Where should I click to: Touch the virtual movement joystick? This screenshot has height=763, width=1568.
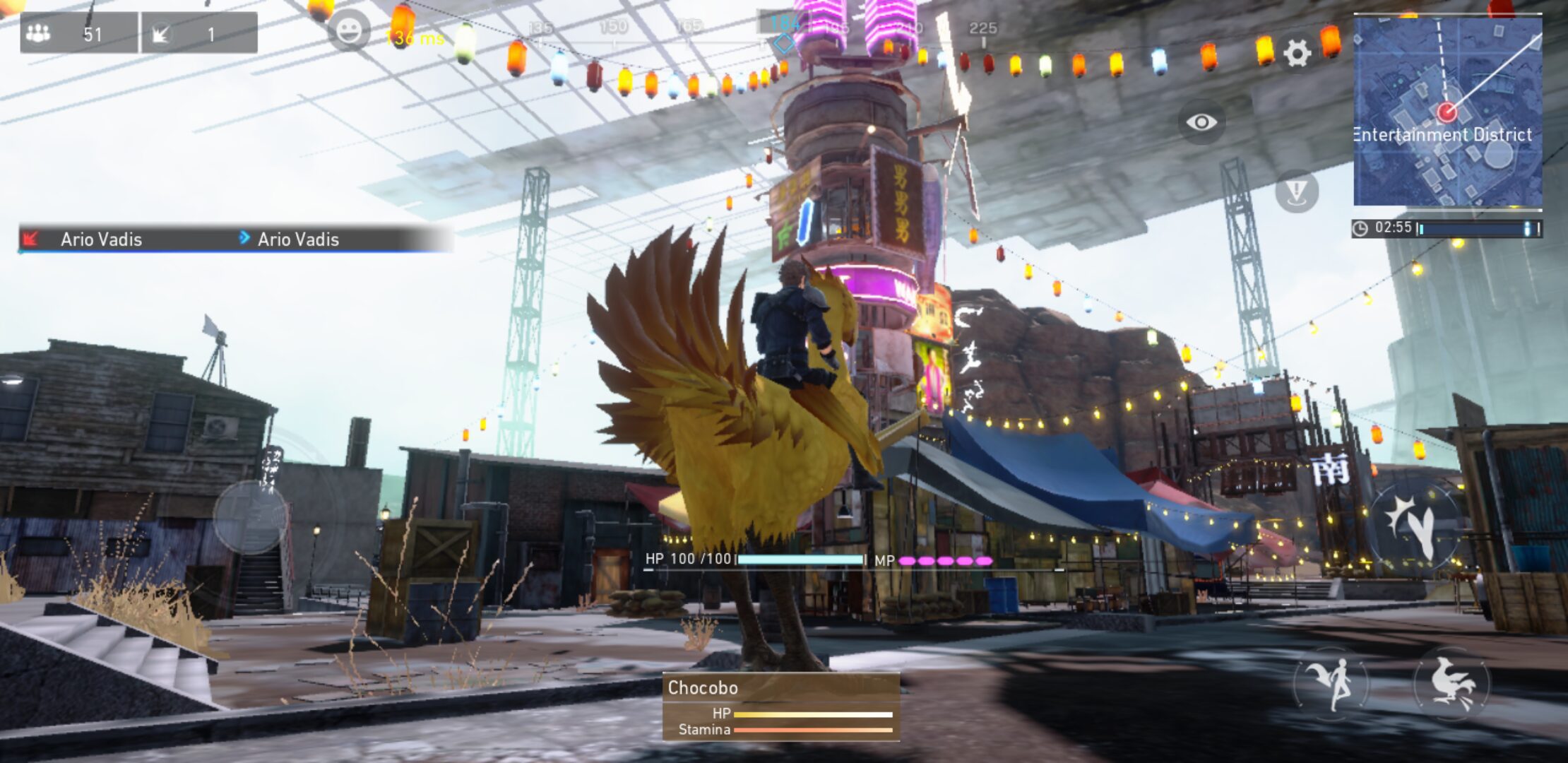(x=250, y=517)
